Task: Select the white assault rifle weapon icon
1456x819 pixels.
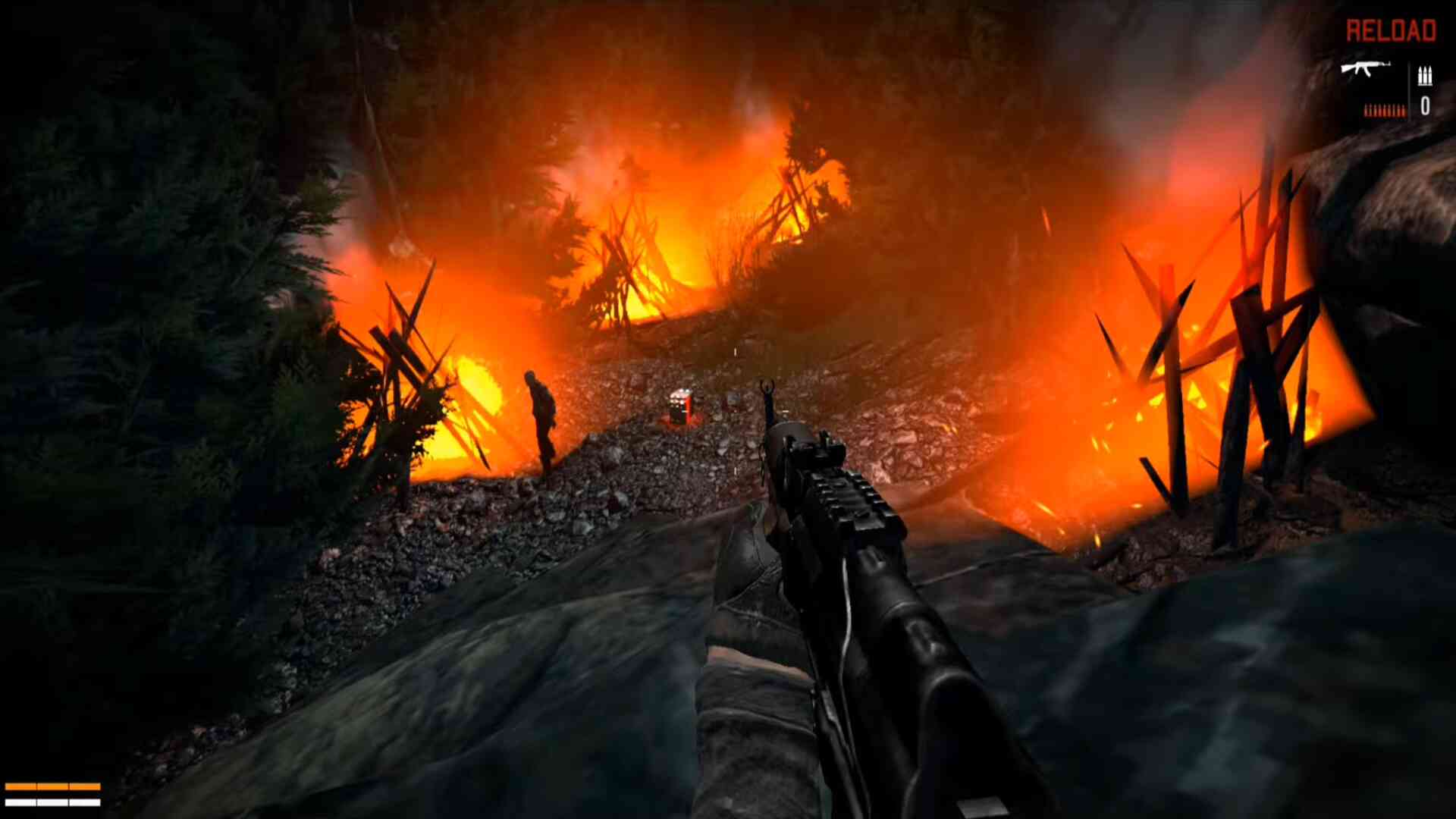Action: [1365, 70]
